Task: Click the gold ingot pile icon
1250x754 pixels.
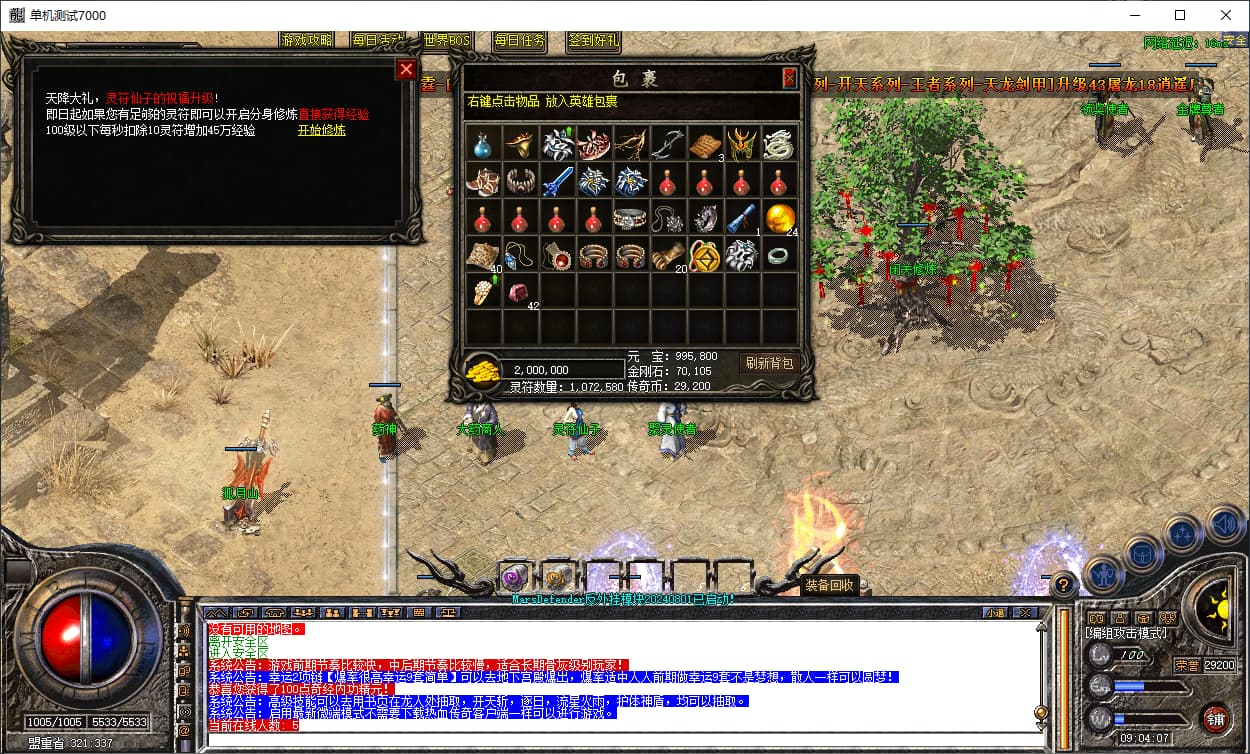Action: (484, 369)
